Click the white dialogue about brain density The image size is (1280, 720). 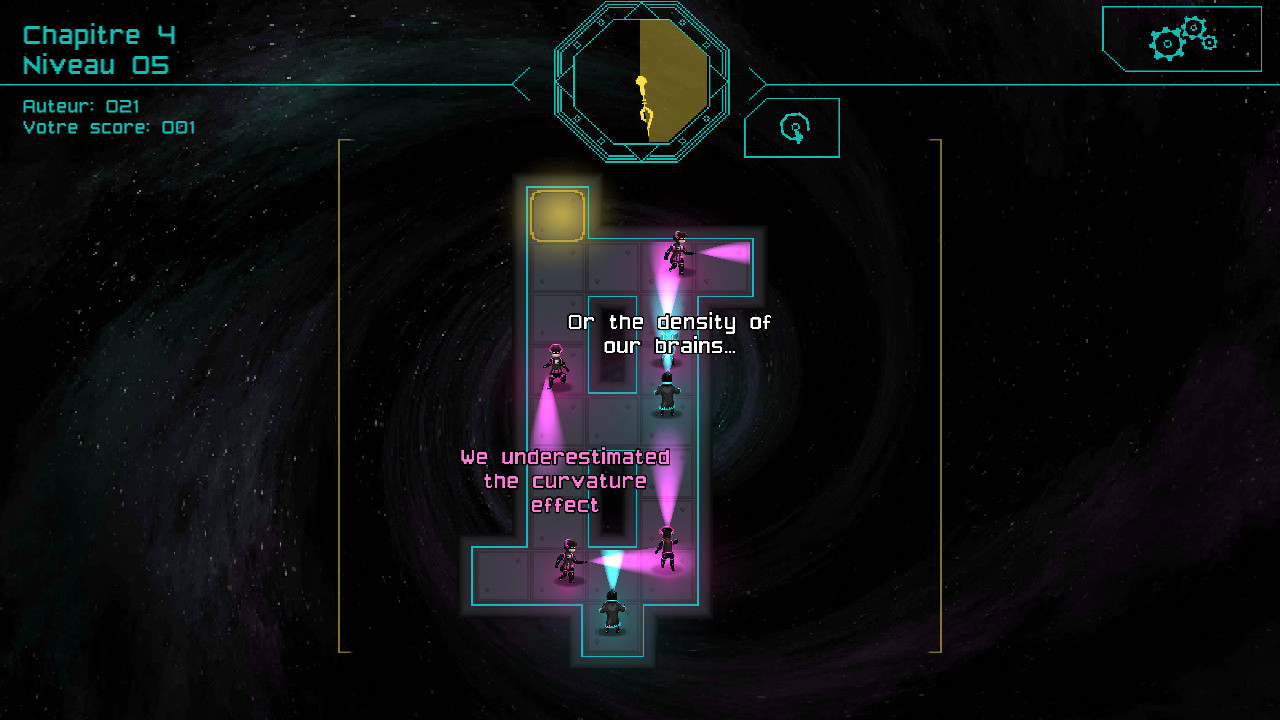click(670, 332)
